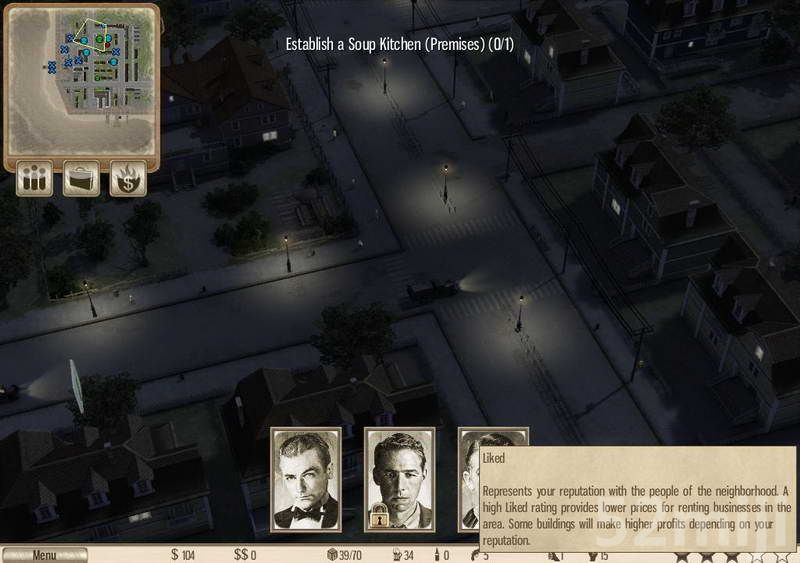Click the neighborhood minimap

tap(81, 79)
